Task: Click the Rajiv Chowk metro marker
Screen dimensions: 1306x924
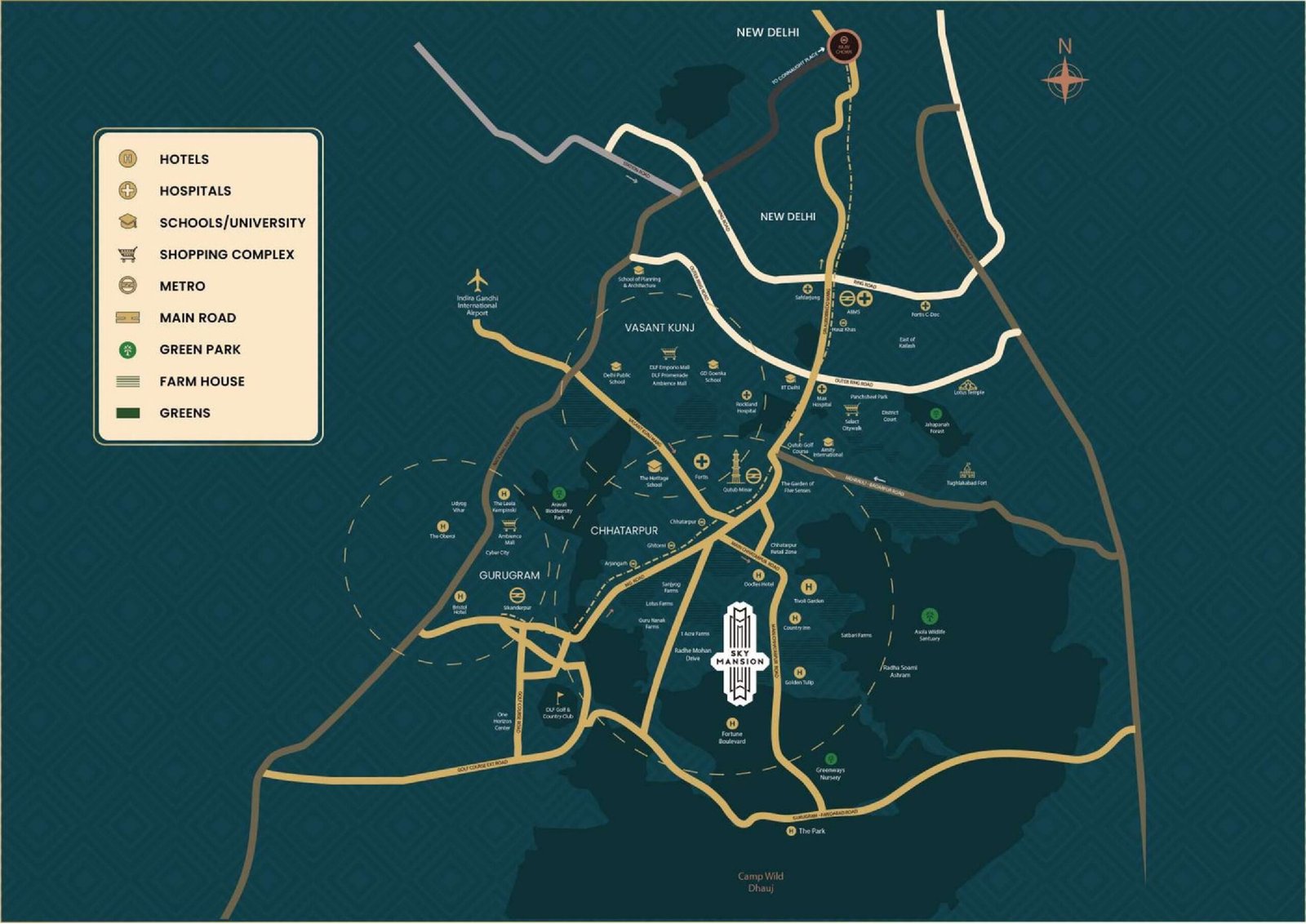Action: click(x=843, y=46)
